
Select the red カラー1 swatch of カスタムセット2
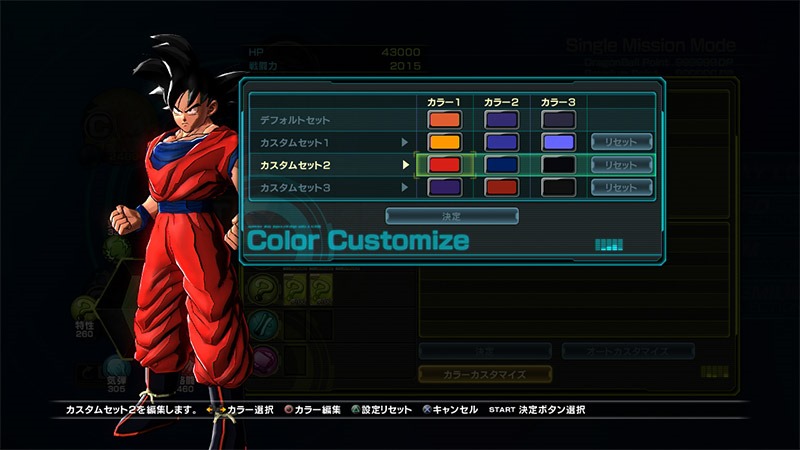[443, 164]
